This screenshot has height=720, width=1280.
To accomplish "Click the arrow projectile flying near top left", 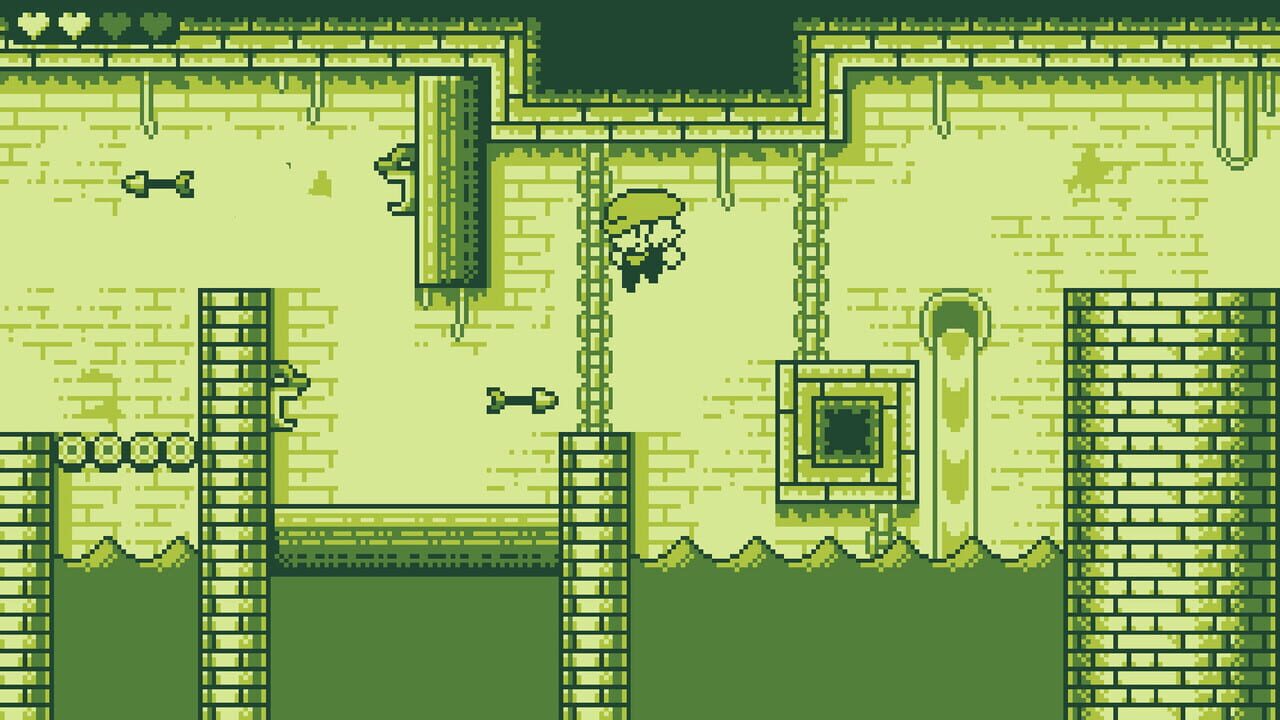I will pos(160,186).
